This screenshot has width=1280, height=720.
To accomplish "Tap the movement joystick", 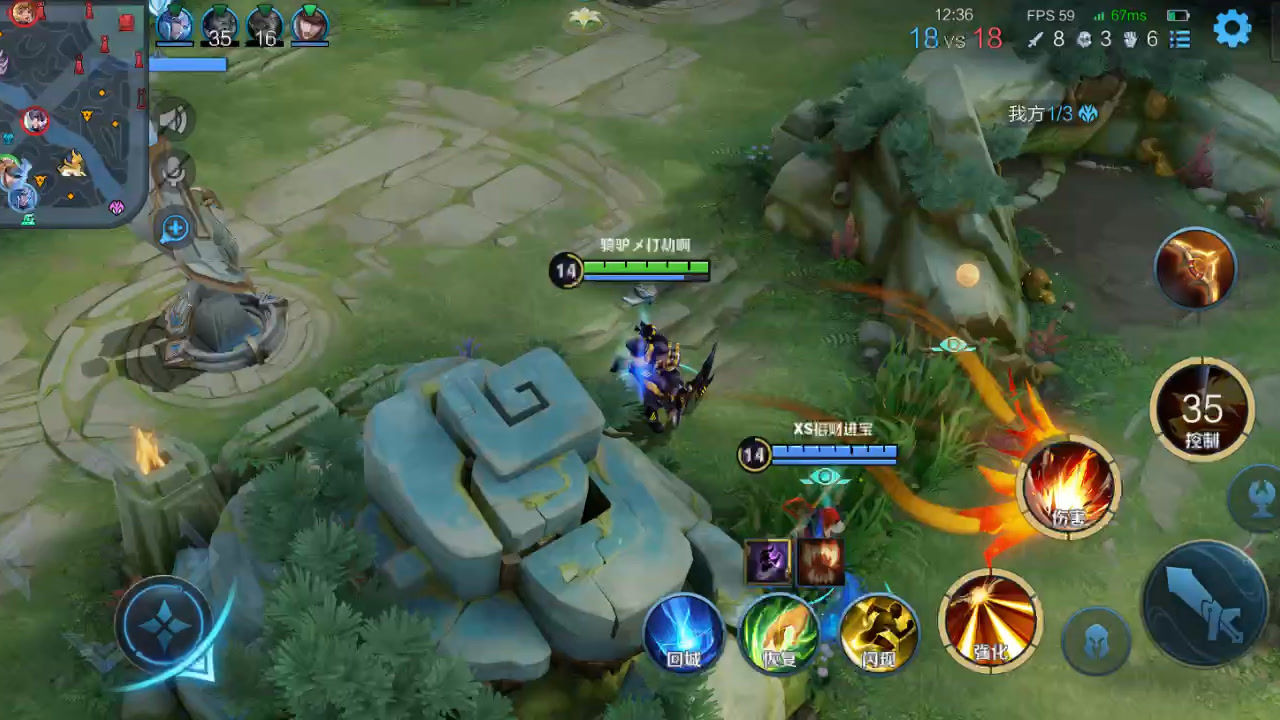I will click(x=163, y=627).
